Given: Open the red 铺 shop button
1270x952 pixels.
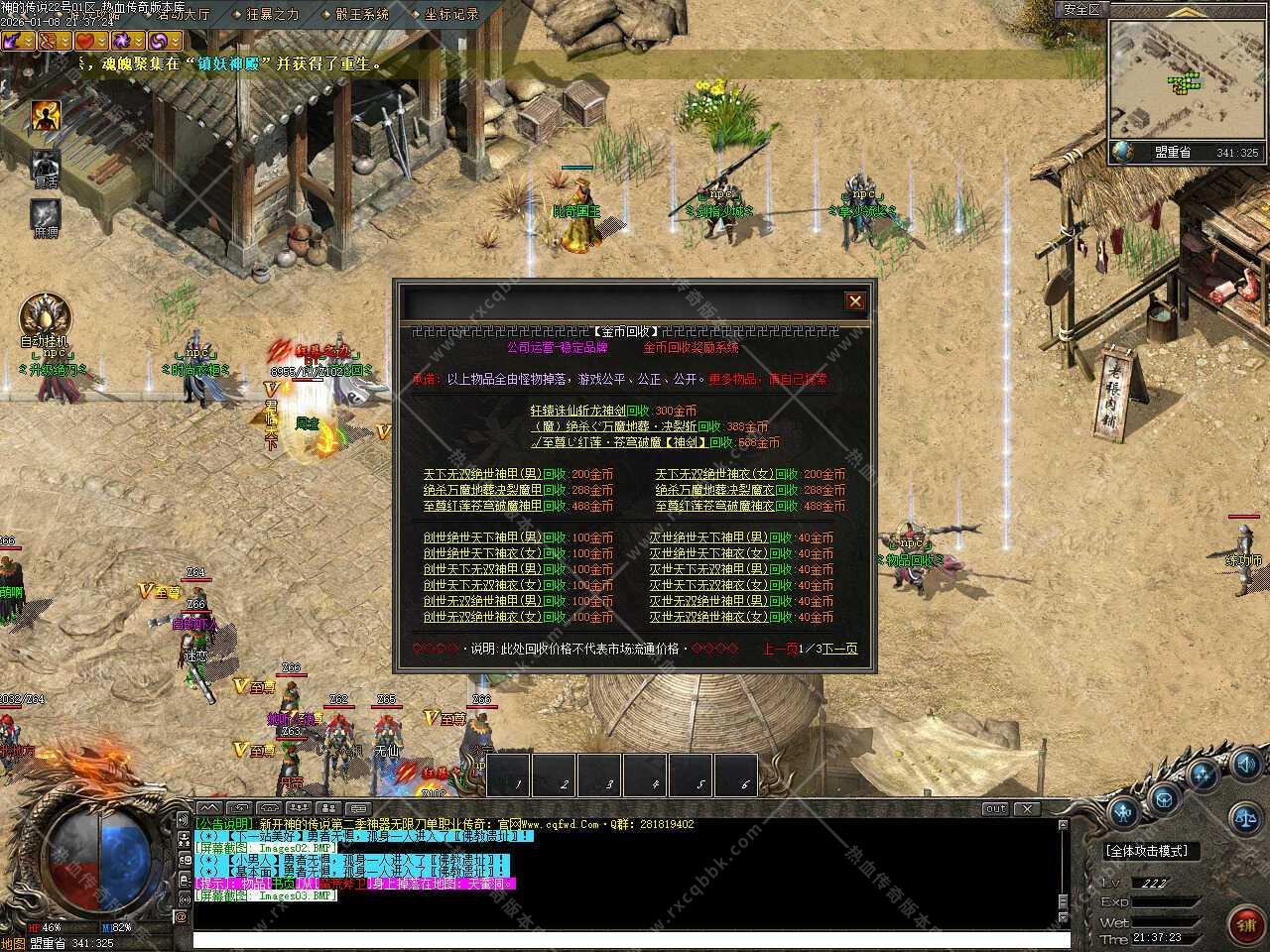Looking at the screenshot, I should tap(1244, 924).
